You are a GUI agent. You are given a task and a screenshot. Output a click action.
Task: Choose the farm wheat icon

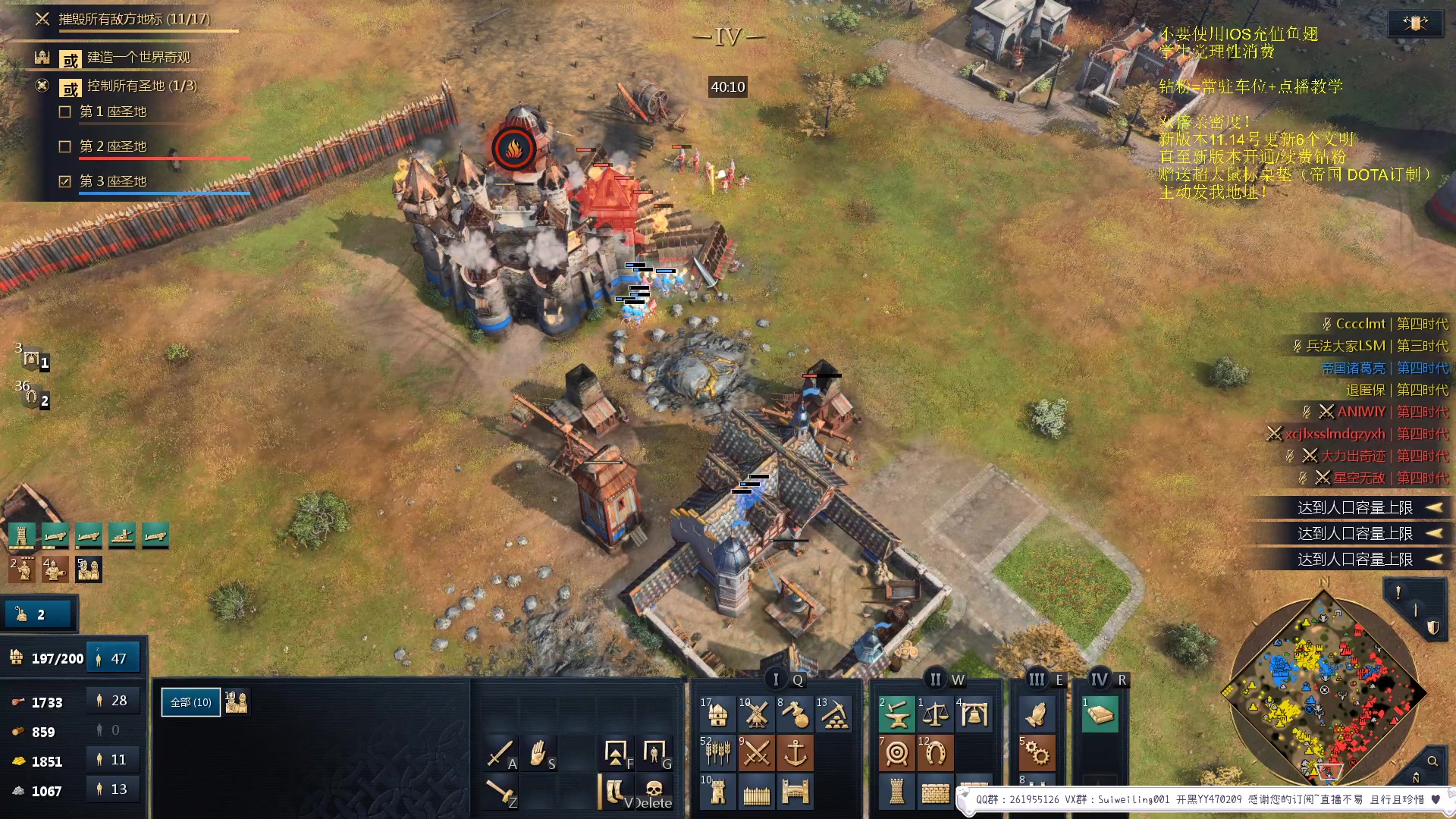tap(717, 753)
